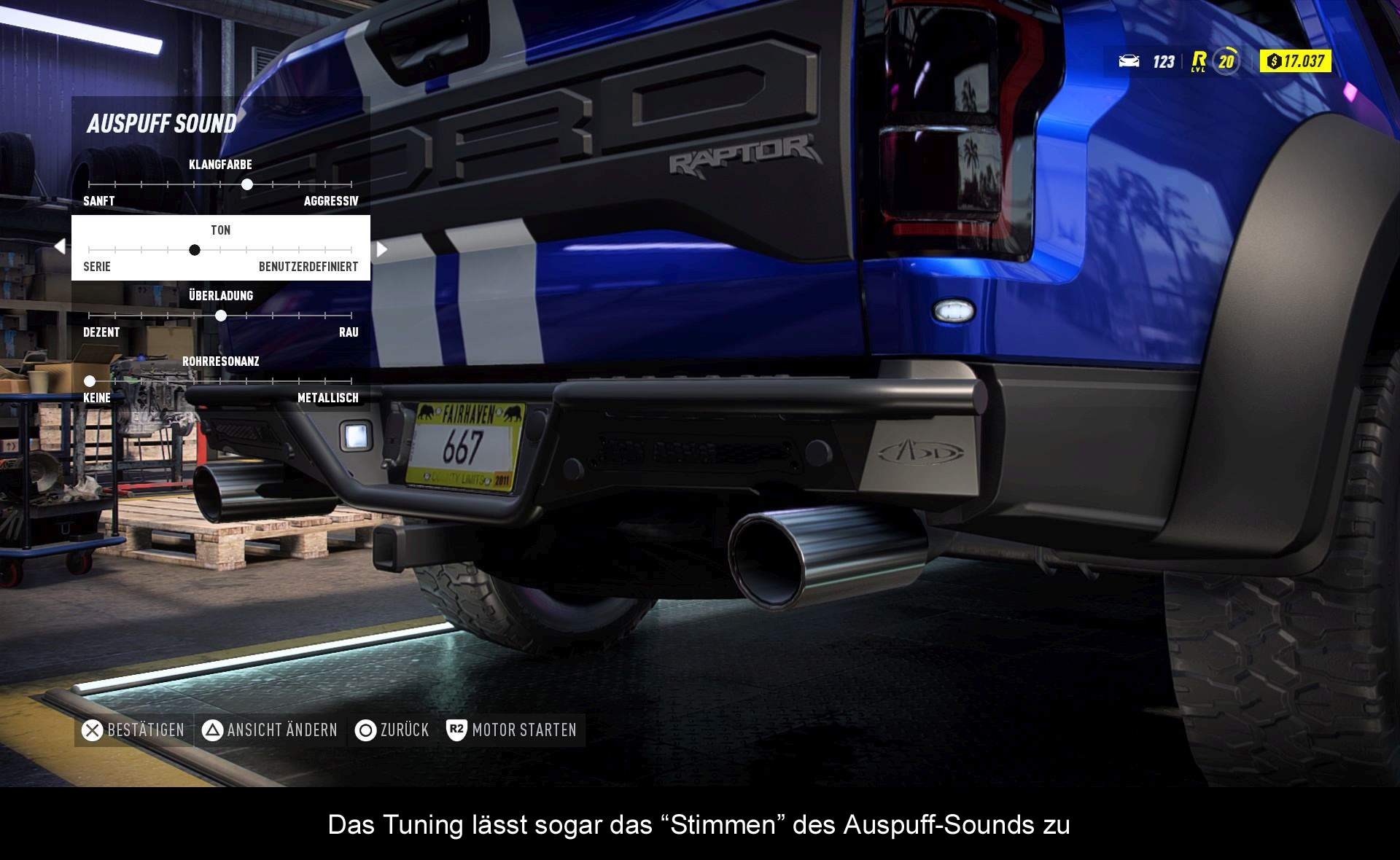Adjust the Überladung slider knob
1400x860 pixels.
(221, 316)
